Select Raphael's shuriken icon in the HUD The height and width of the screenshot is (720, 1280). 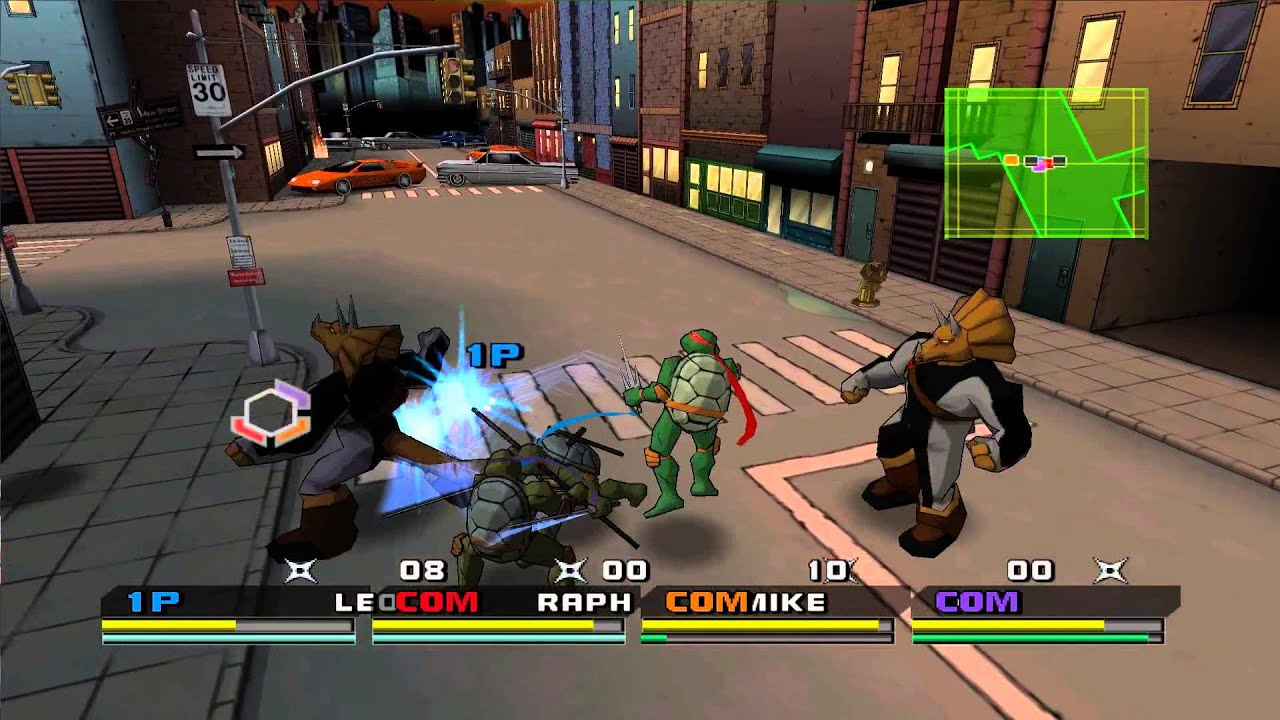click(x=573, y=568)
